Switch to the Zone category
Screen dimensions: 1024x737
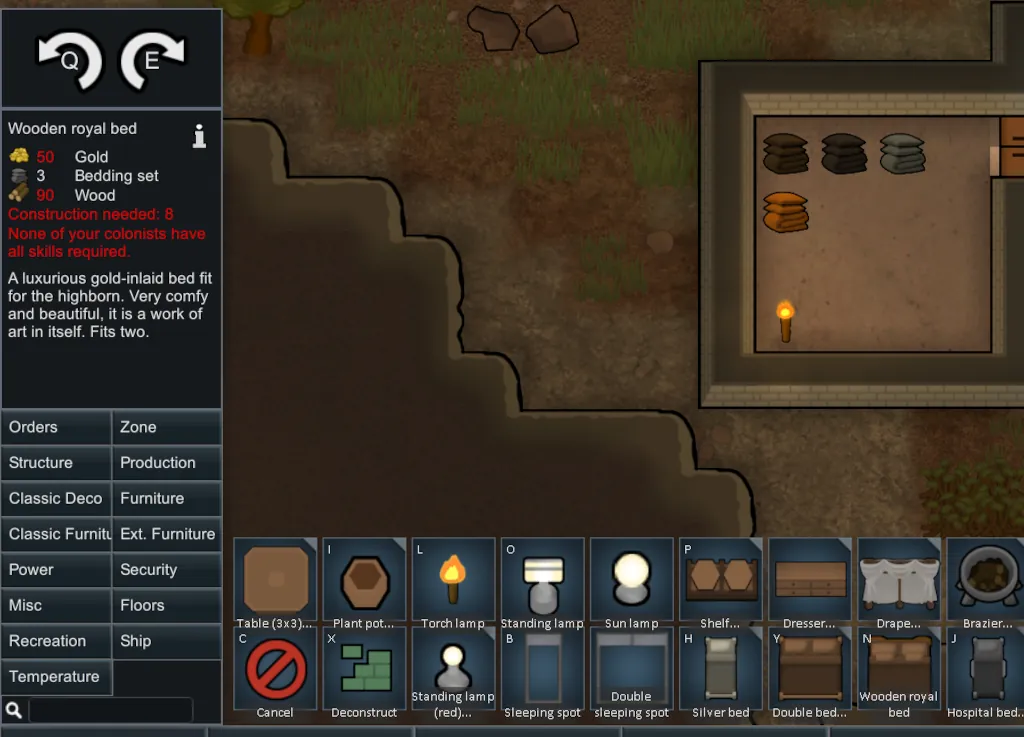point(166,427)
